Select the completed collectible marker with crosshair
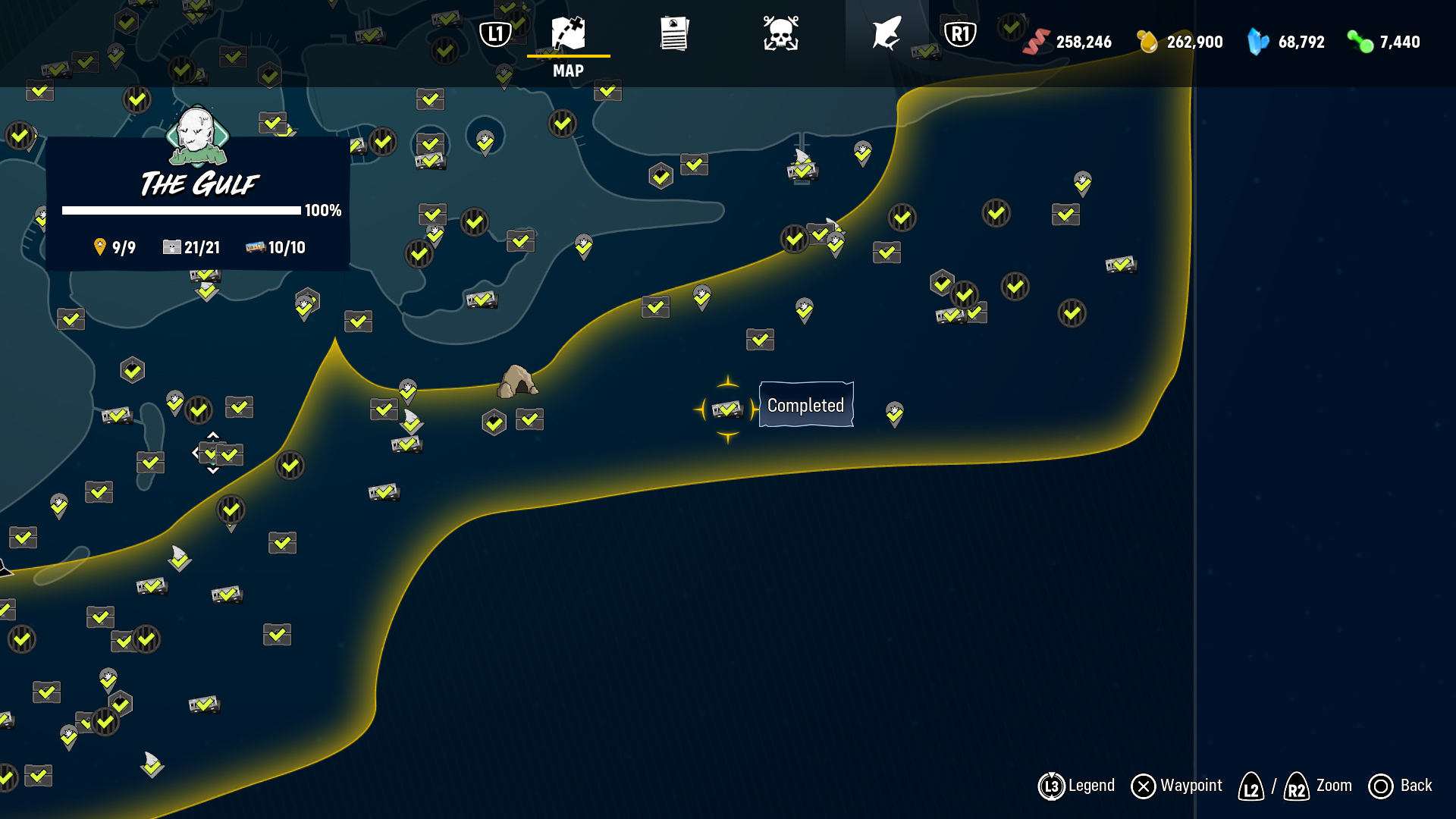This screenshot has height=819, width=1456. coord(726,409)
